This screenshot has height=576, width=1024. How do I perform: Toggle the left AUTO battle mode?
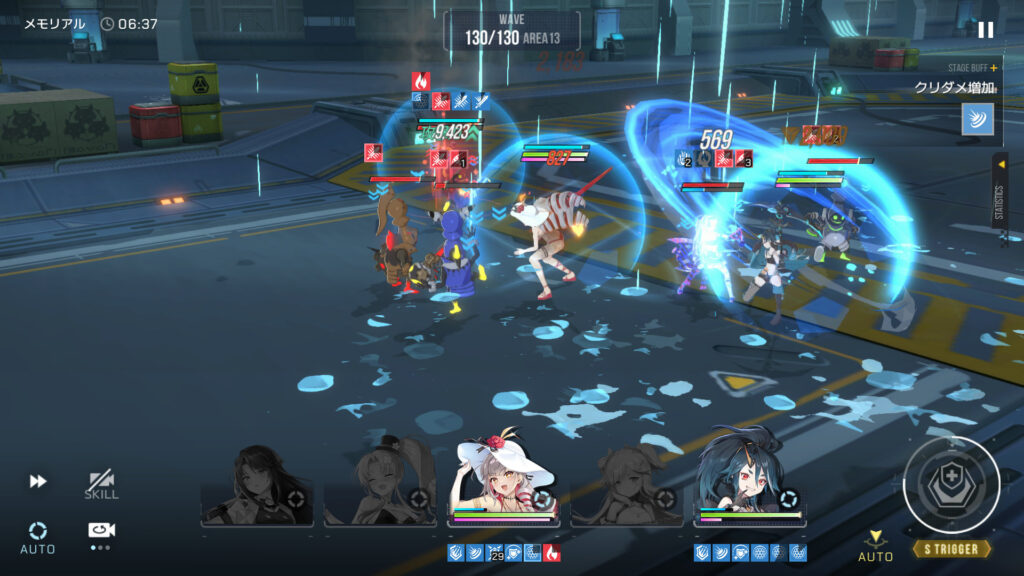pyautogui.click(x=38, y=536)
